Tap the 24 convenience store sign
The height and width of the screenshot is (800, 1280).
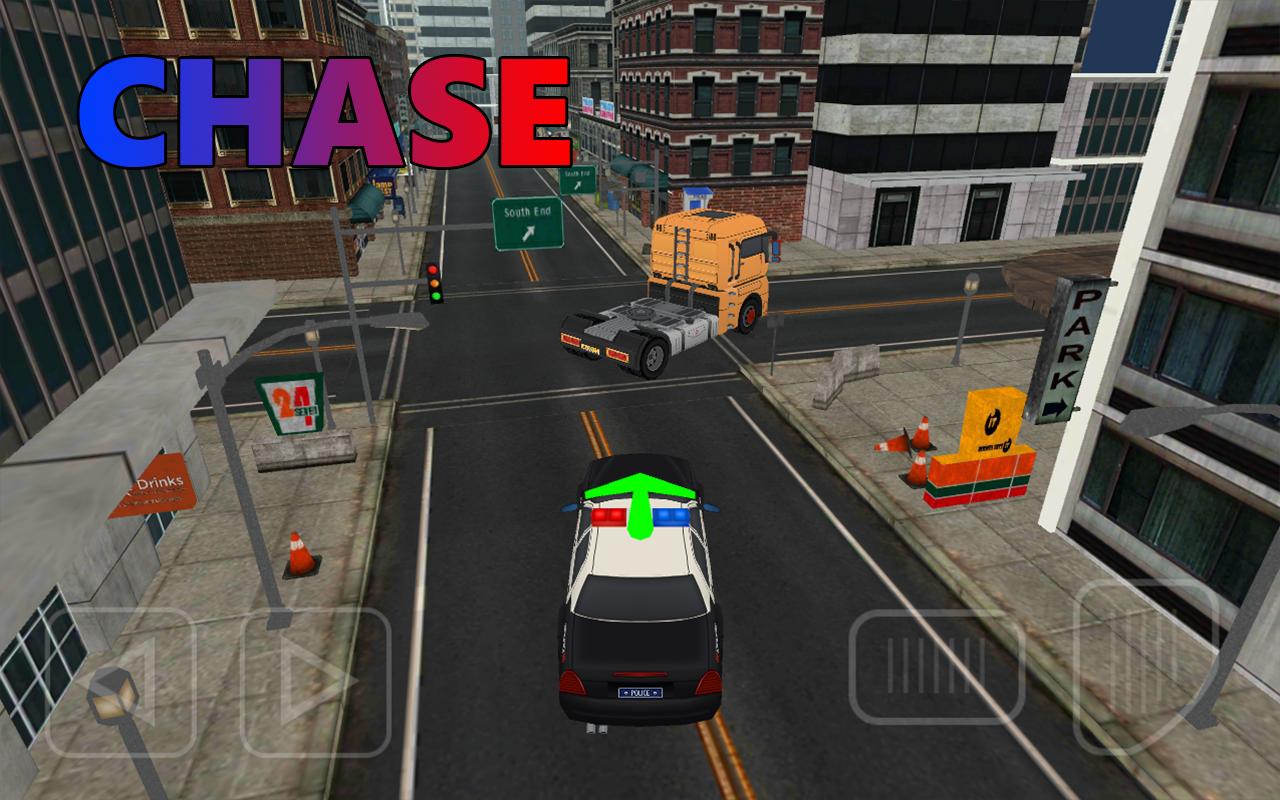[x=290, y=405]
